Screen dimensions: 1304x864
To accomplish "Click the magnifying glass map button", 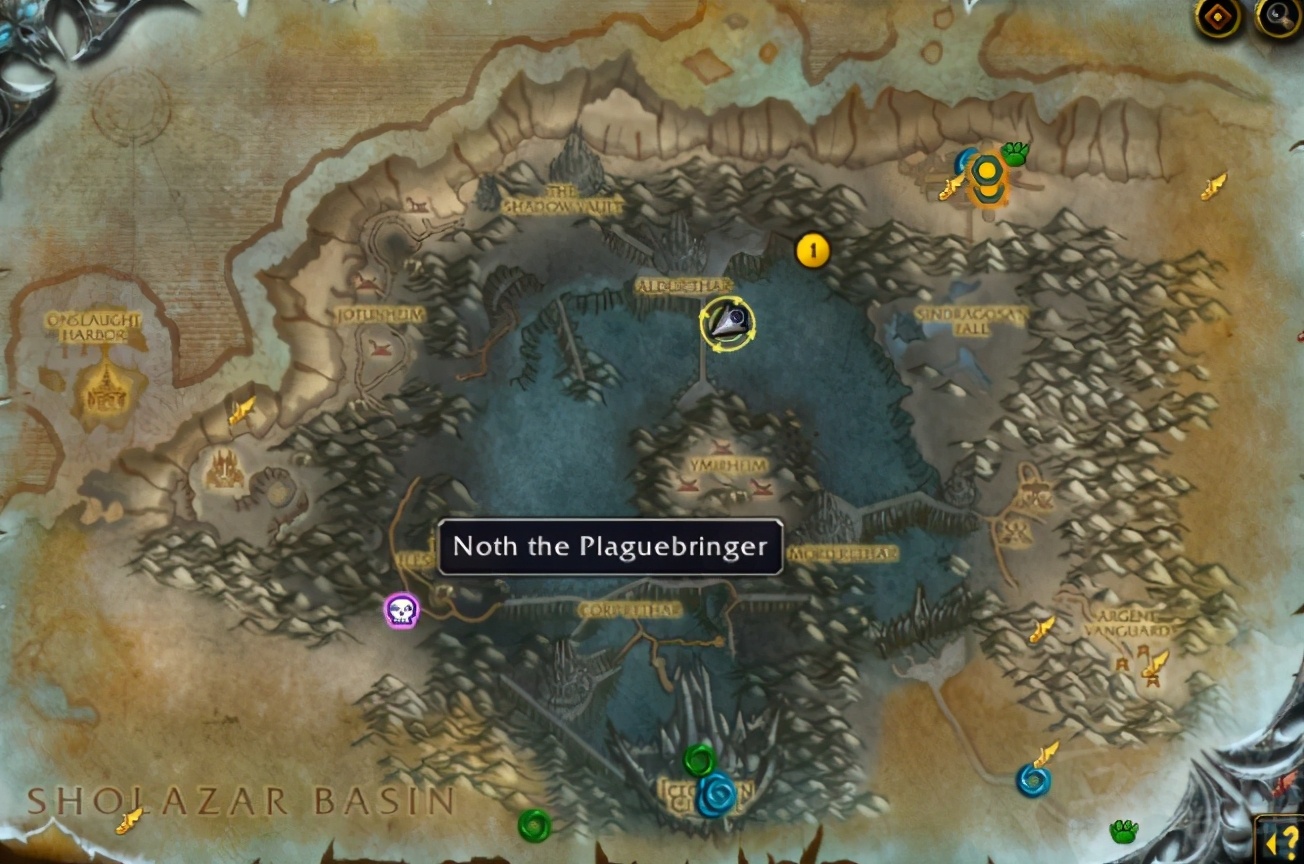I will click(x=1278, y=17).
